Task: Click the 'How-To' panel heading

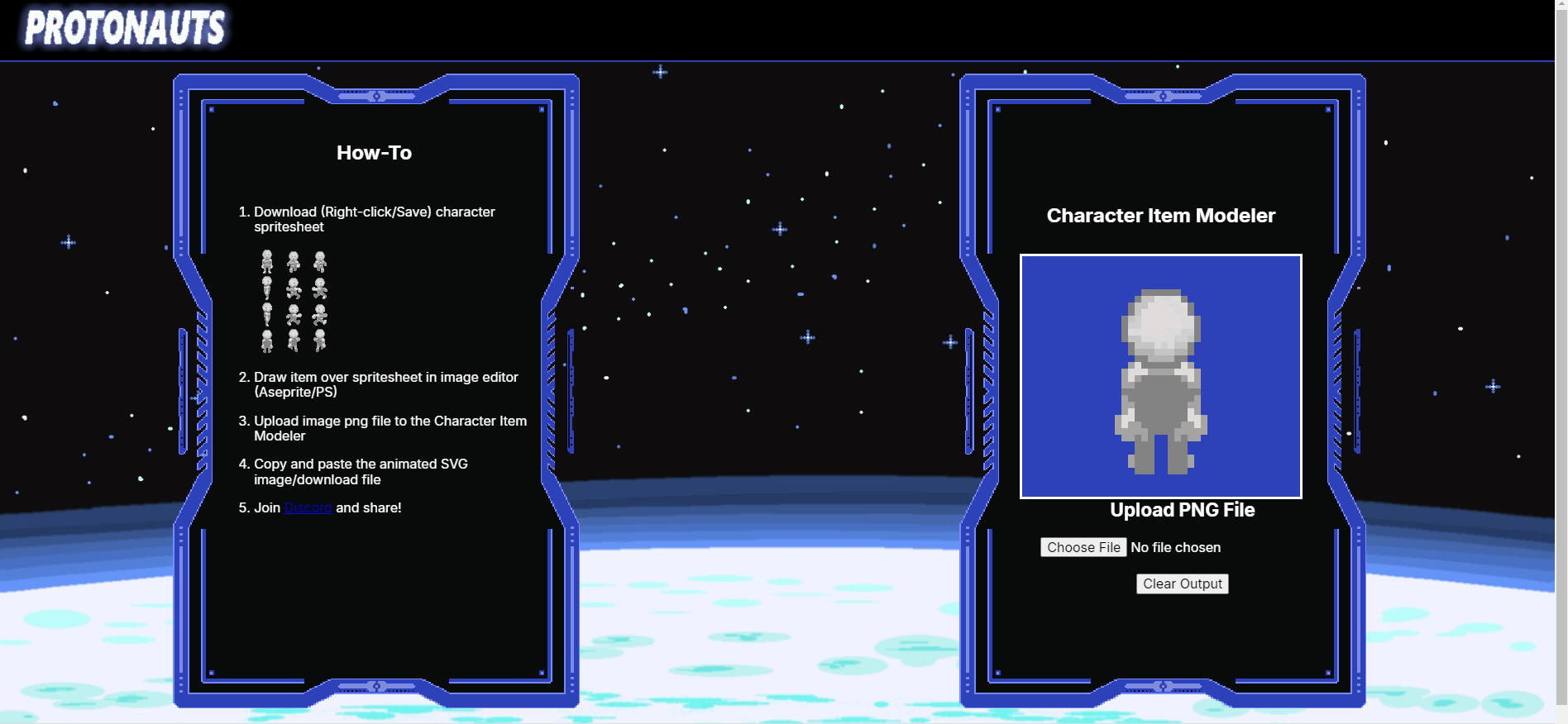Action: click(374, 152)
